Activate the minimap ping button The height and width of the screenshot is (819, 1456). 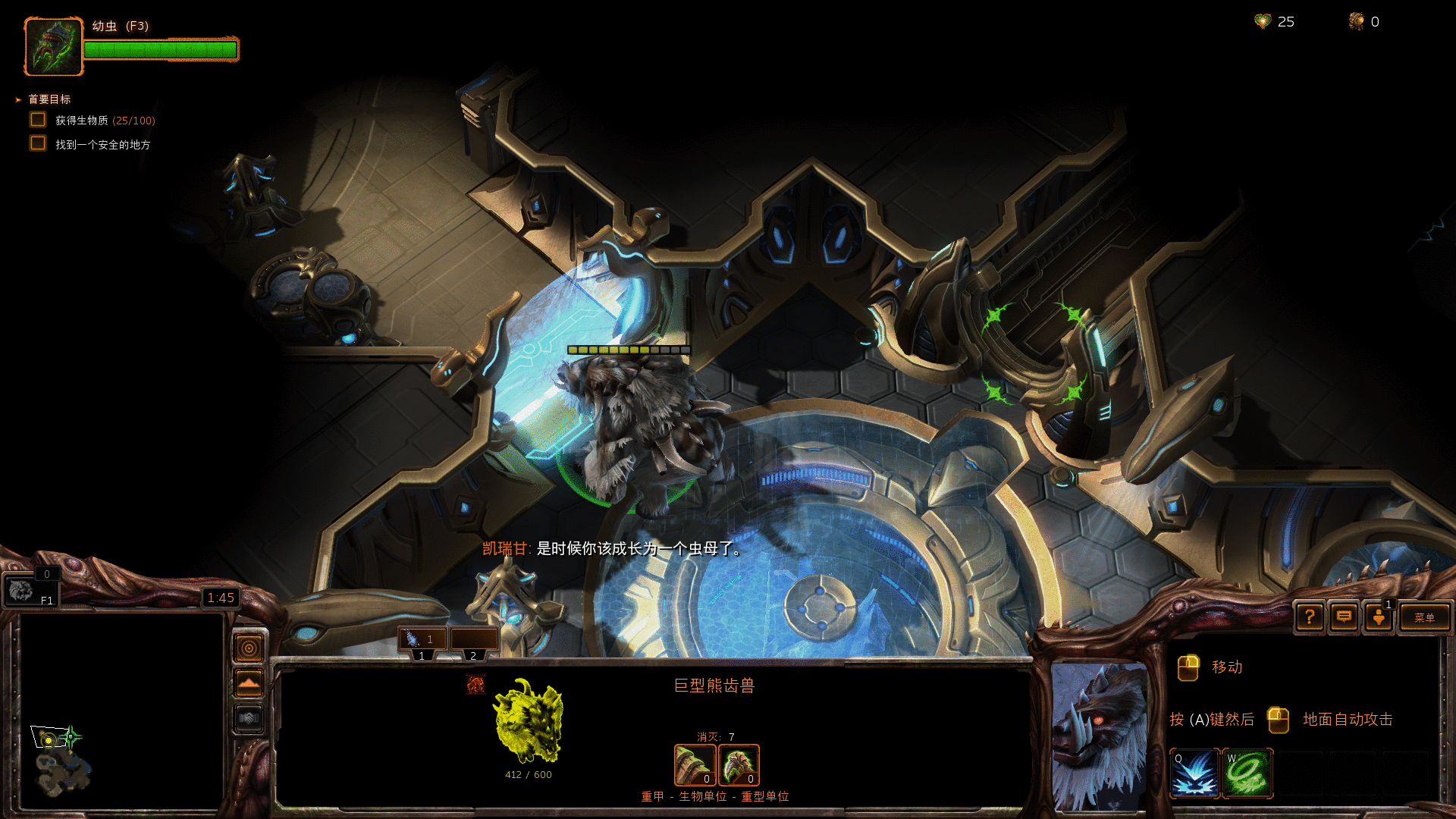point(249,648)
